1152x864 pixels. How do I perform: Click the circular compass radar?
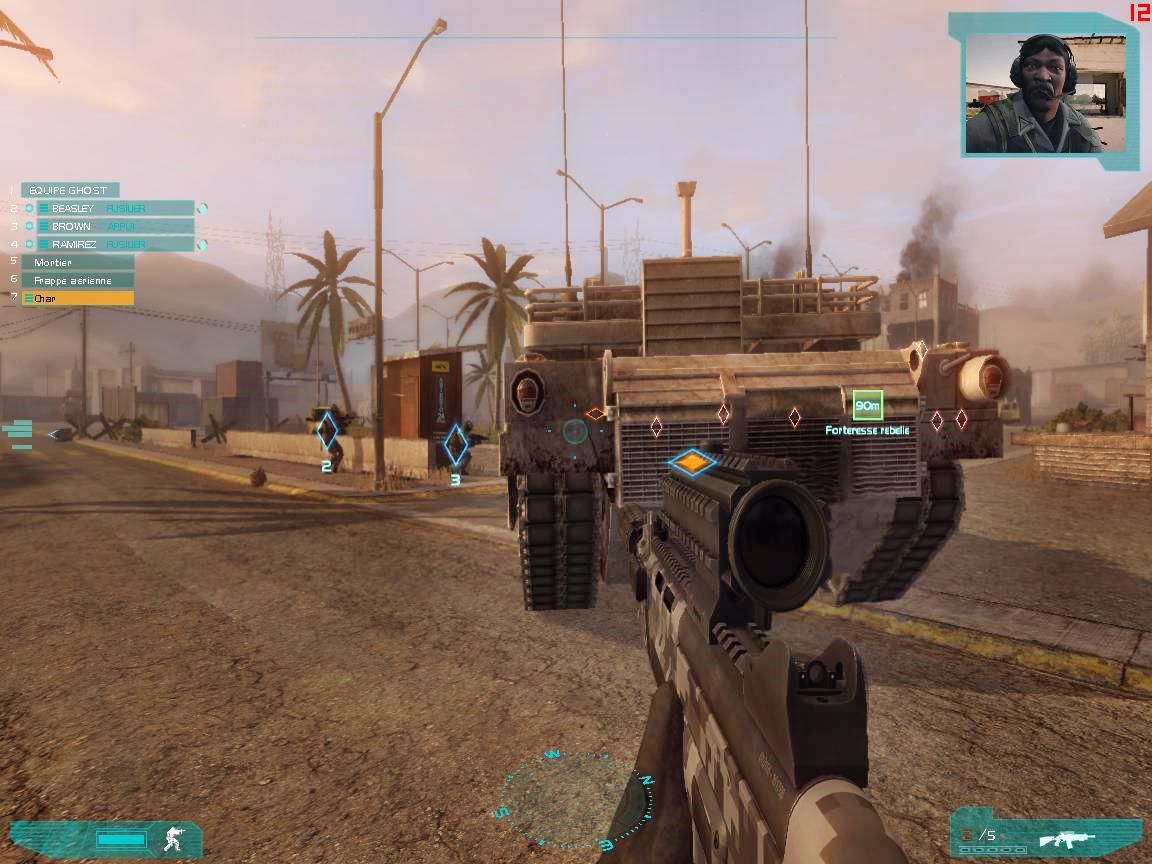573,800
